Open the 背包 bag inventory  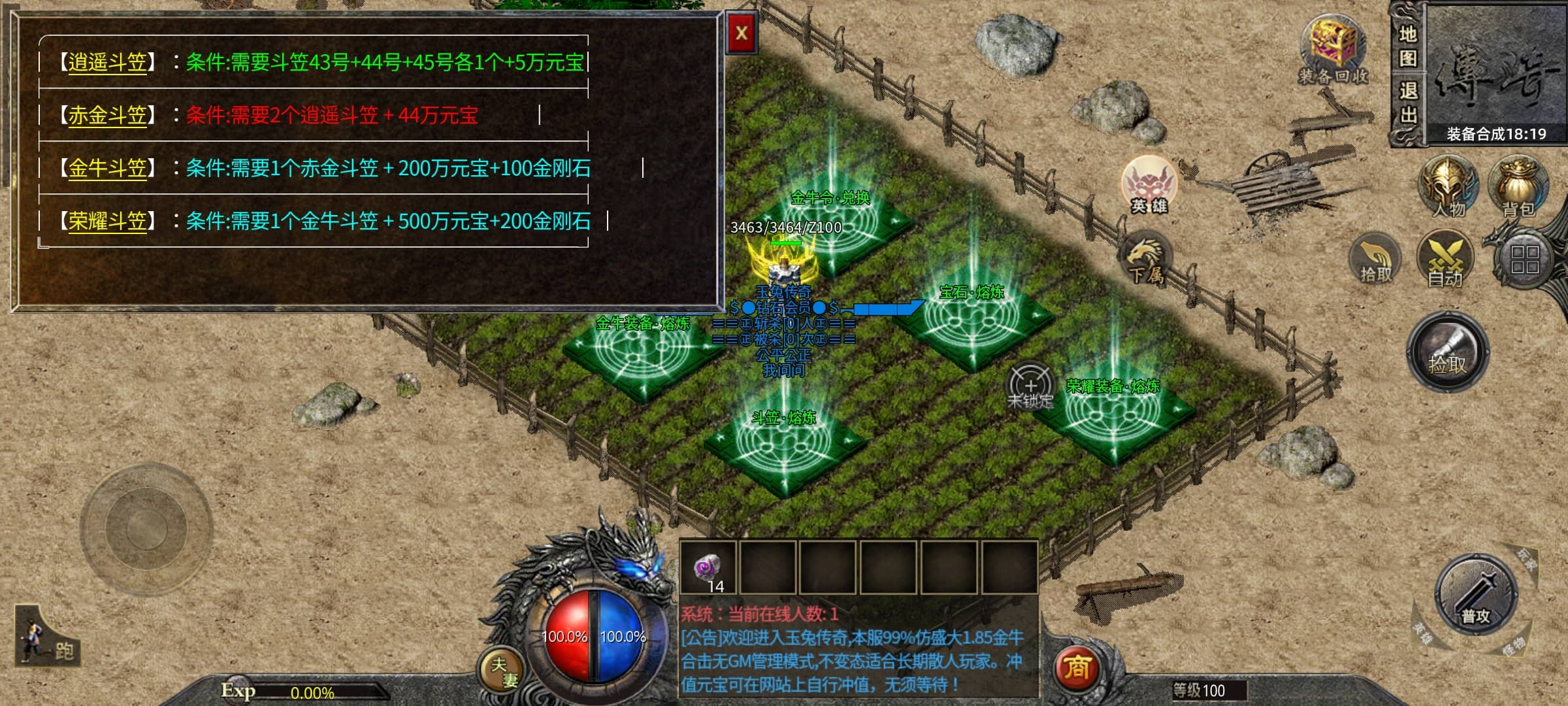coord(1518,186)
